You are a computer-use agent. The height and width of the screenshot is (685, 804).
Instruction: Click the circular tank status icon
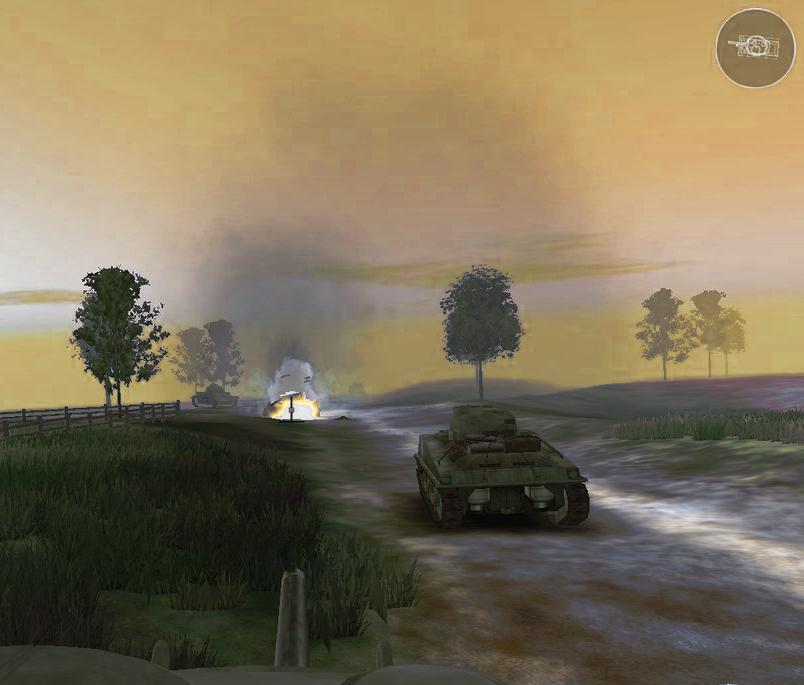click(755, 47)
